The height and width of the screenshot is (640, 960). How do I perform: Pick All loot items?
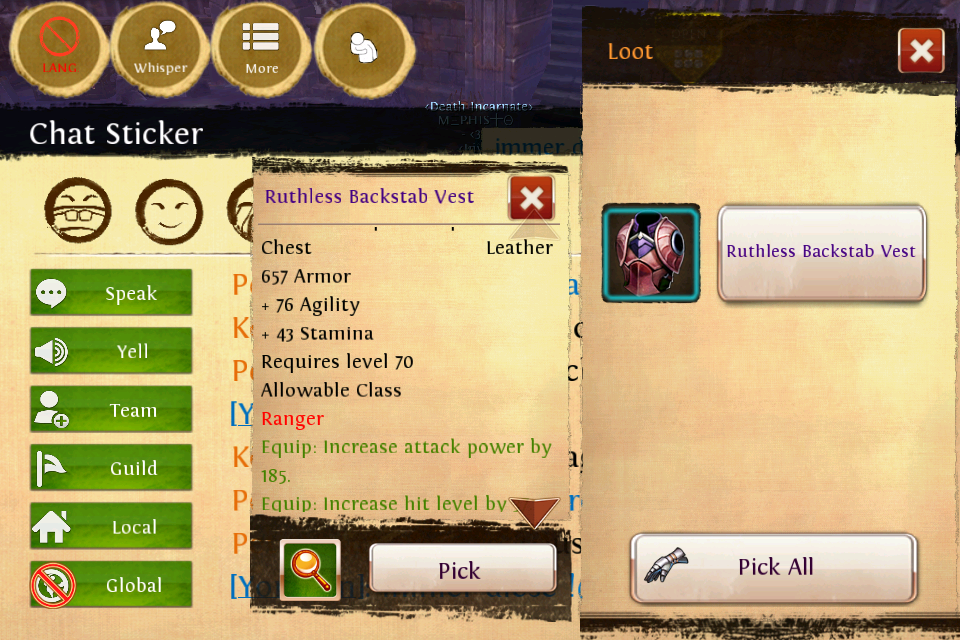click(x=774, y=567)
